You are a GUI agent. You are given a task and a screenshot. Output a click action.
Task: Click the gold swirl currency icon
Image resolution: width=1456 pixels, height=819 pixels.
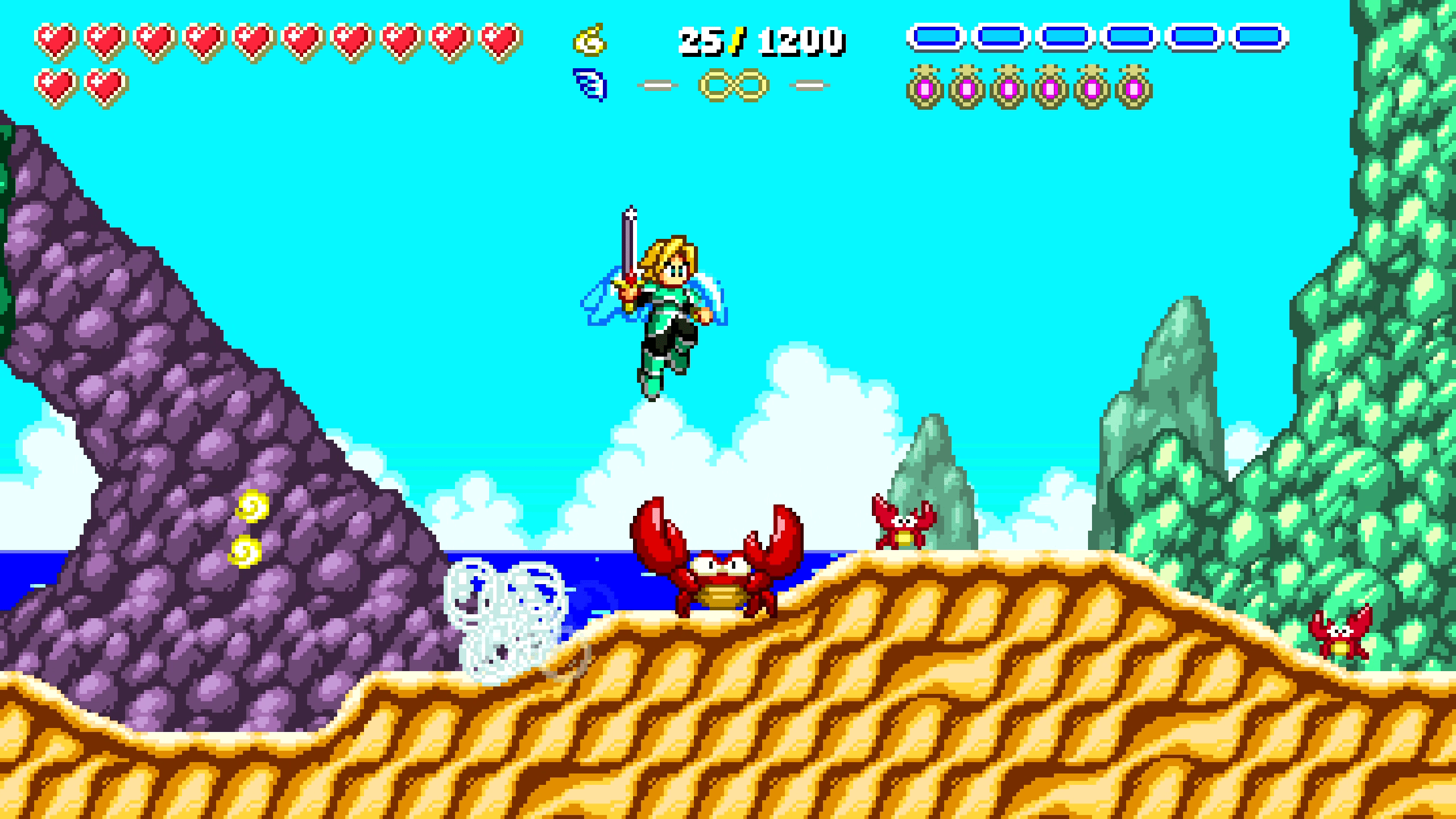590,40
